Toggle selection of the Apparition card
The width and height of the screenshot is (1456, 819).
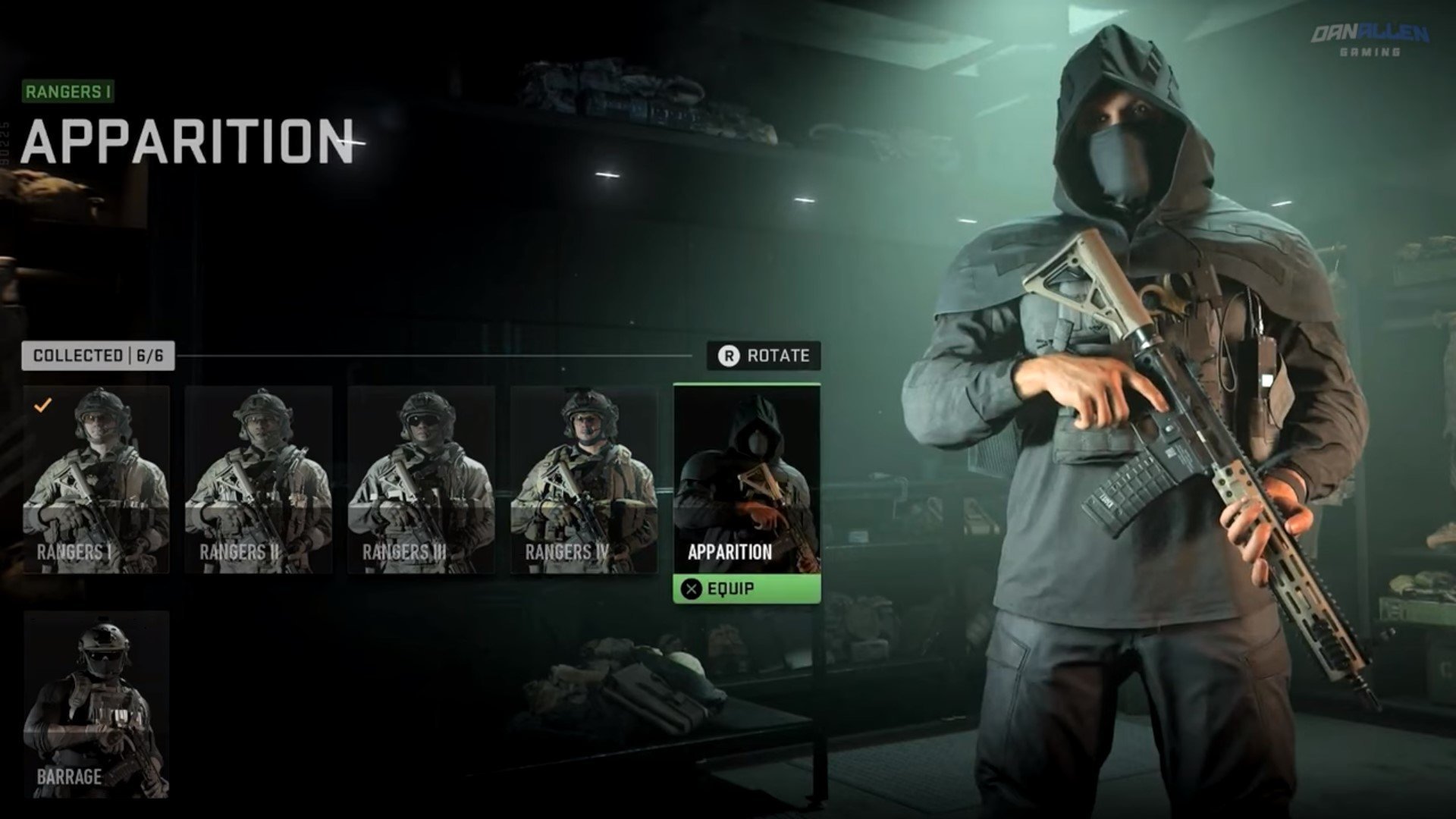click(x=746, y=478)
